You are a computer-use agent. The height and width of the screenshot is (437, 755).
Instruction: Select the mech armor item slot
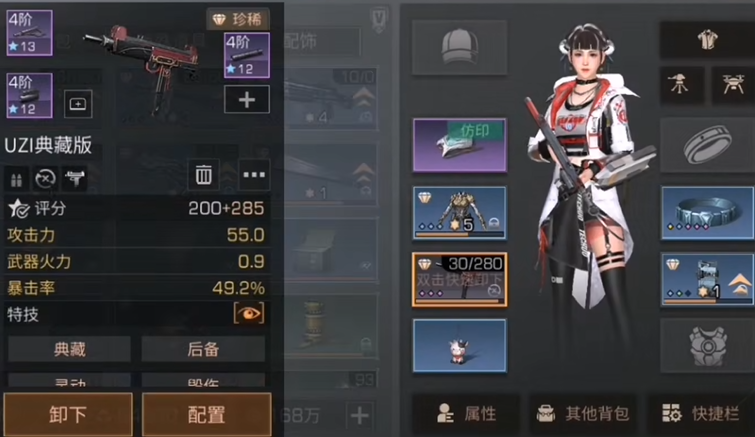pos(459,213)
